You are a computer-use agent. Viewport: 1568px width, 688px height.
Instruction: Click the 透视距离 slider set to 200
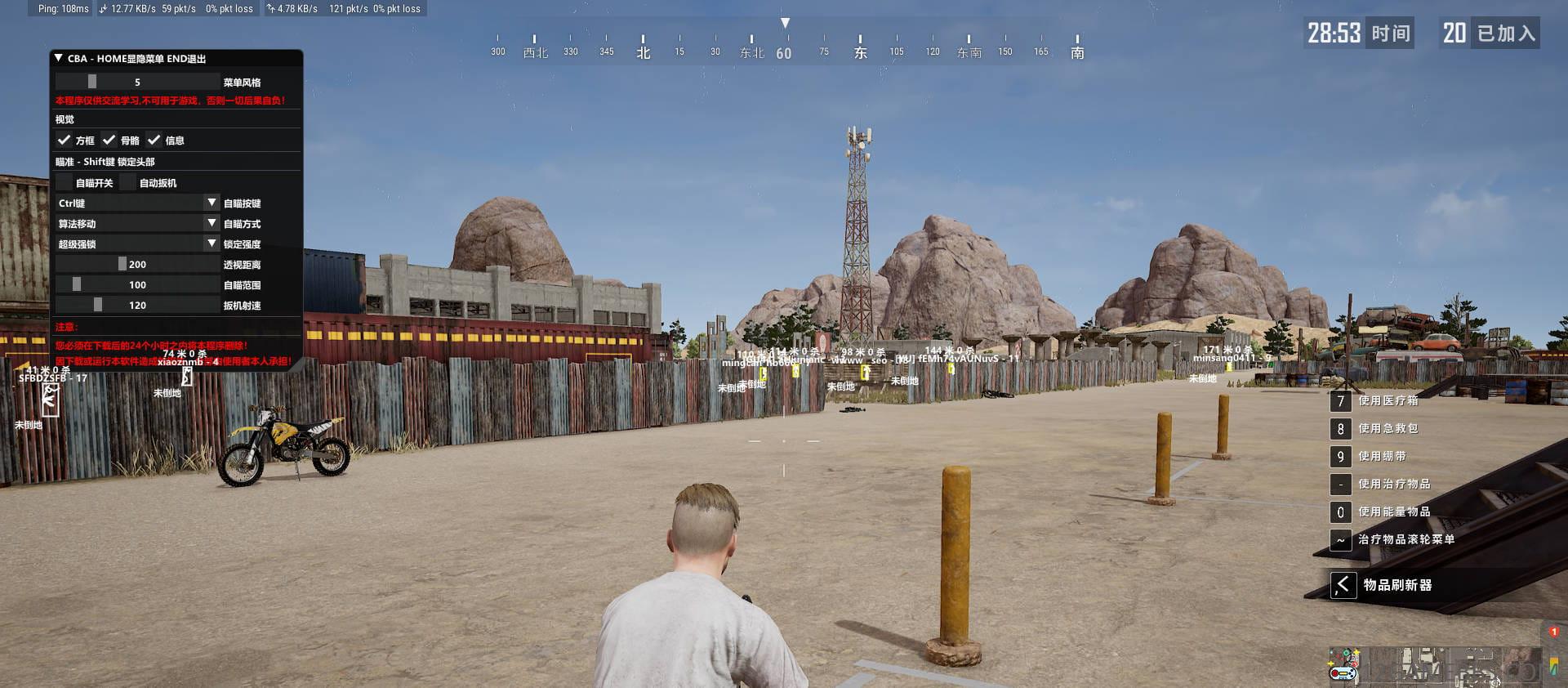click(x=137, y=264)
